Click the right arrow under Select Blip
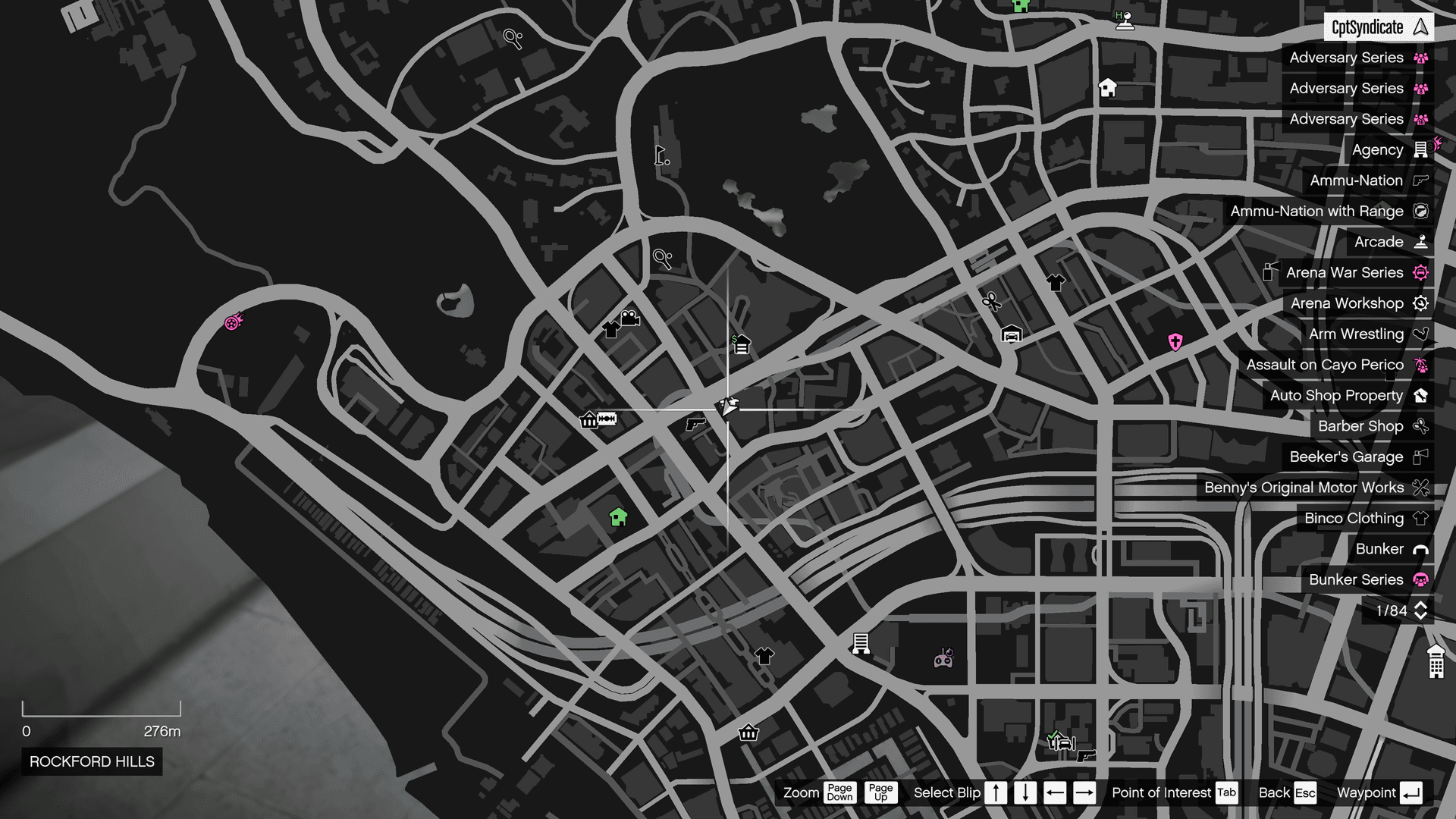This screenshot has width=1456, height=819. pos(1084,792)
